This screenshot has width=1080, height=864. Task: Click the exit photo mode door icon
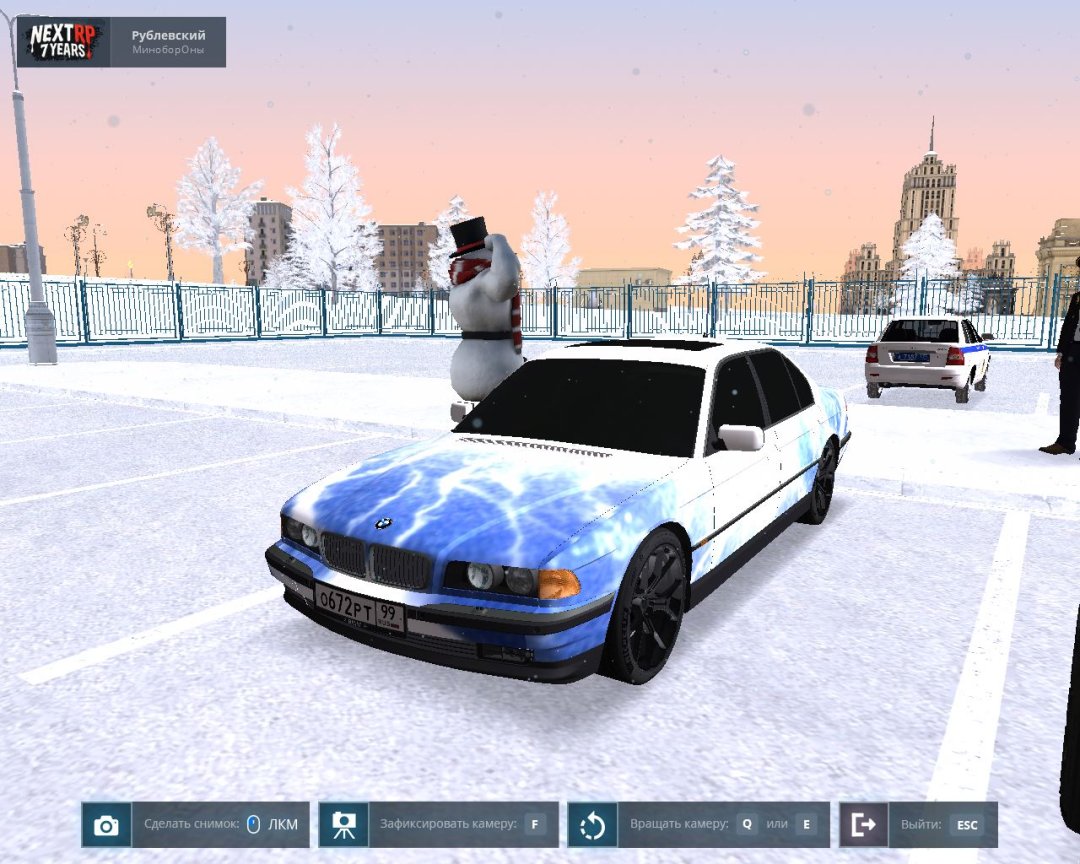point(863,825)
